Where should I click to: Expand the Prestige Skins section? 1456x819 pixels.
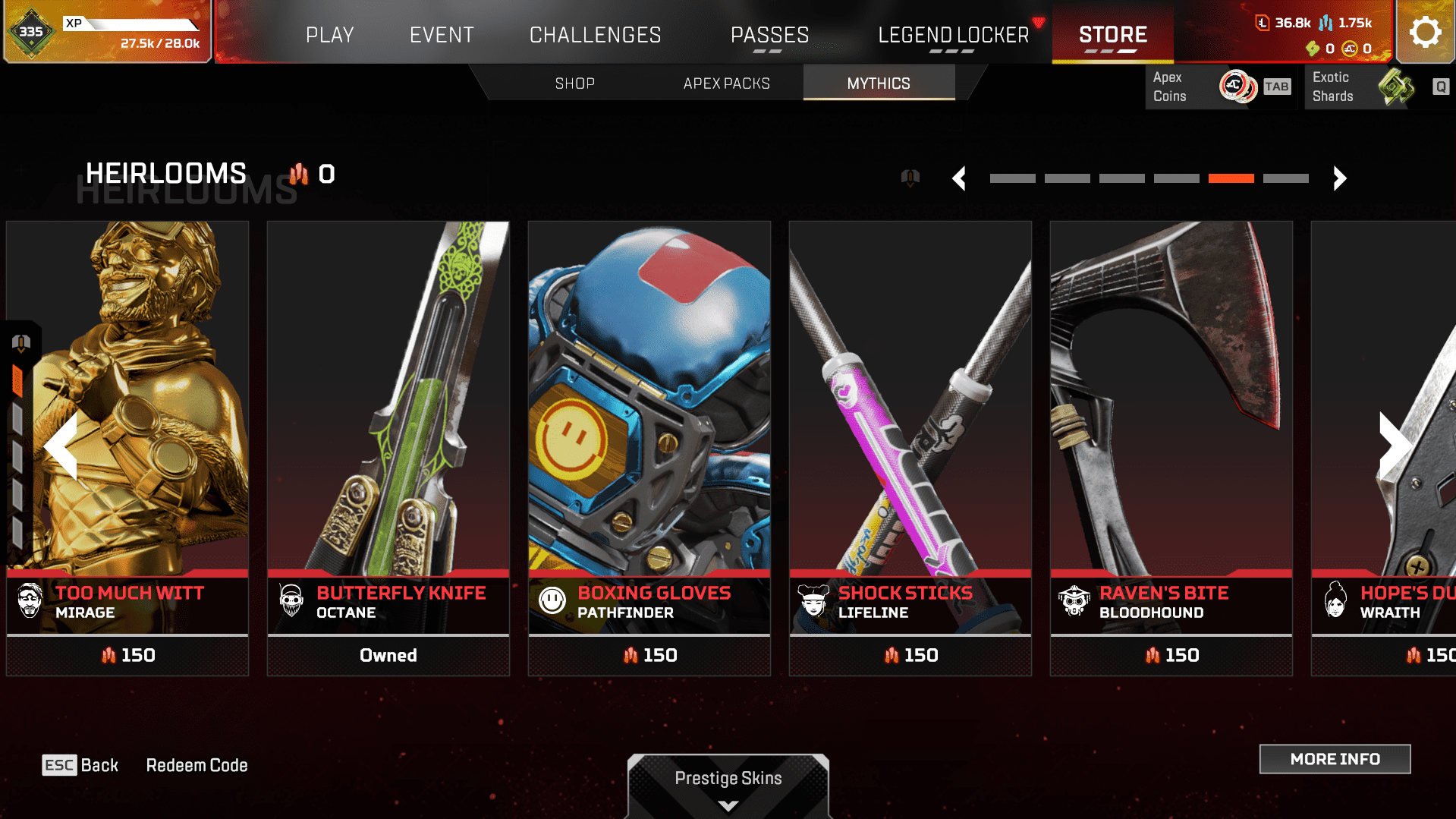(728, 786)
